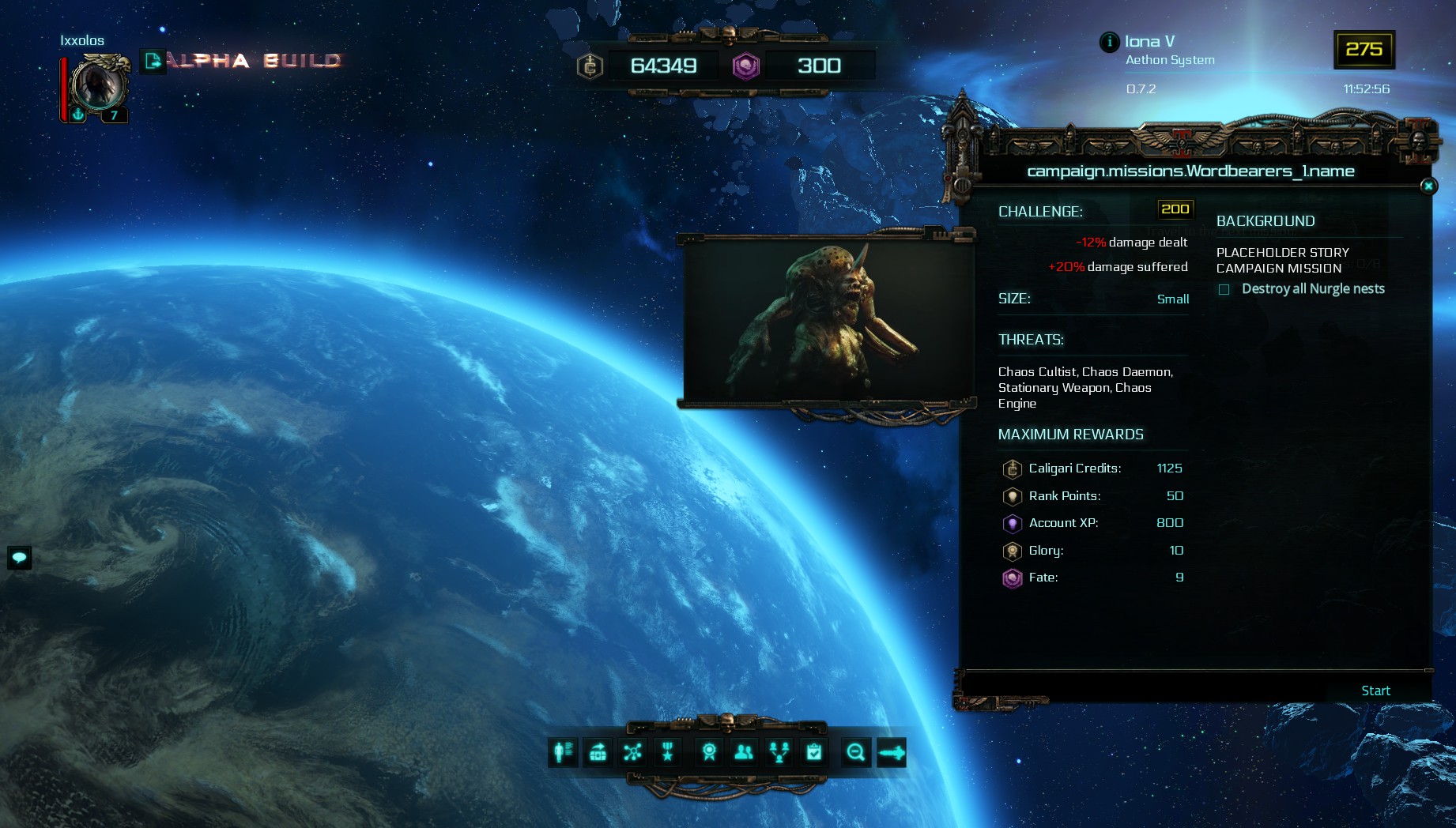Viewport: 1456px width, 828px height.
Task: Open the character sheet icon
Action: tap(564, 752)
